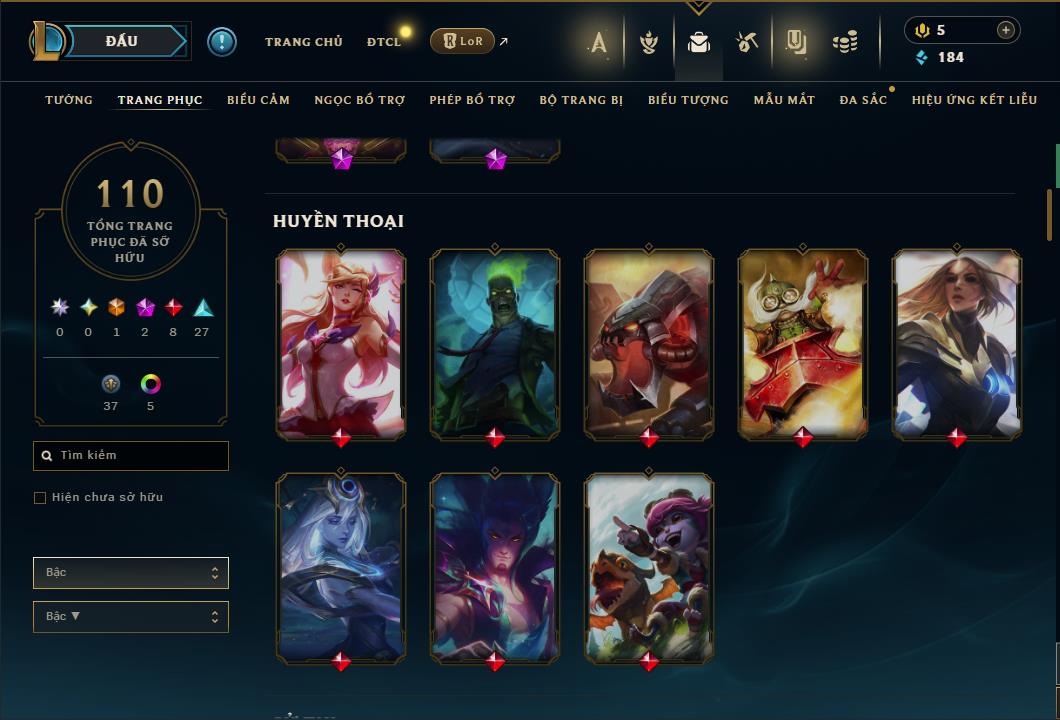
Task: Open the NGỌC BỔ TRỢ tab
Action: point(359,100)
